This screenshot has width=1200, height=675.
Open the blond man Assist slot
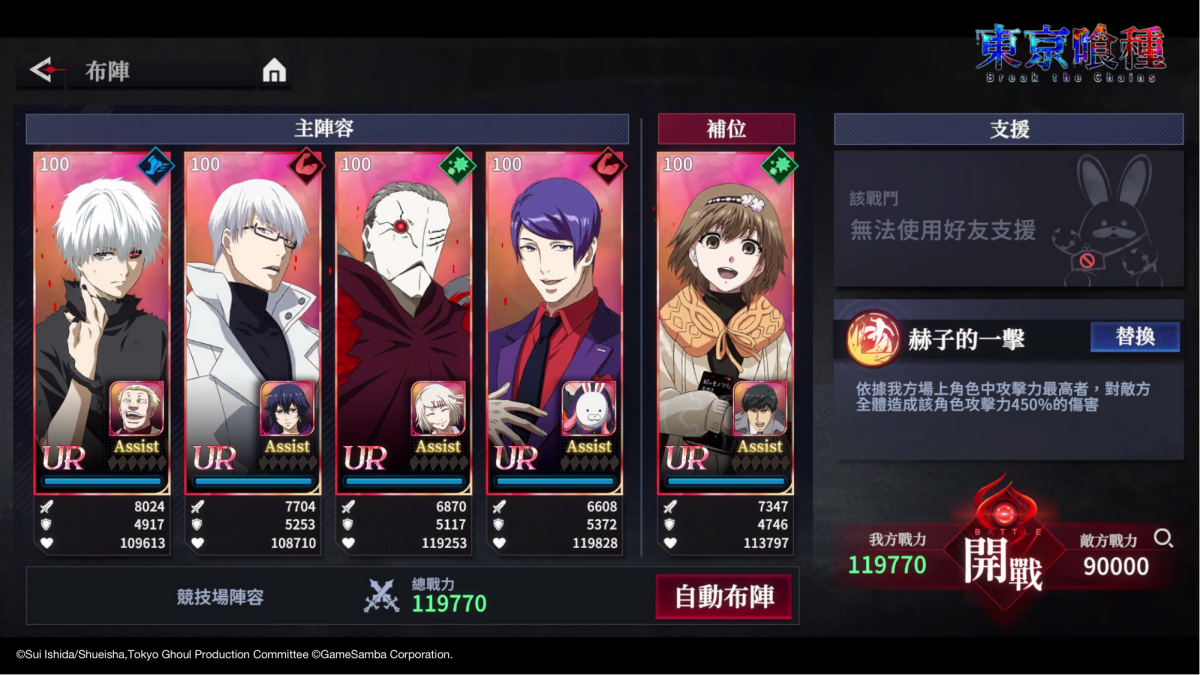point(137,408)
